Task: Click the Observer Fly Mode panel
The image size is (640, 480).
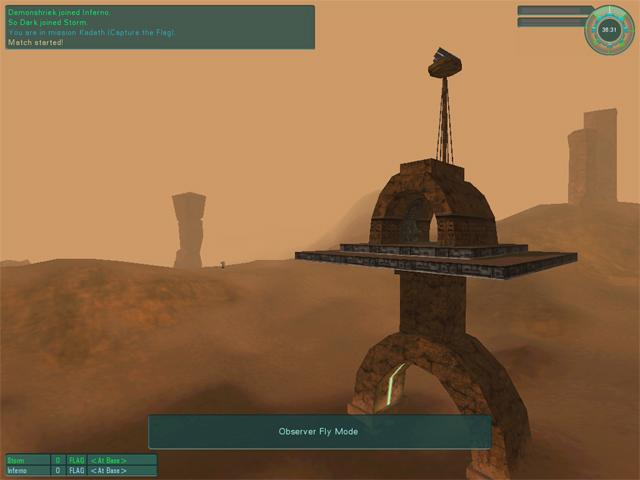Action: [x=319, y=432]
